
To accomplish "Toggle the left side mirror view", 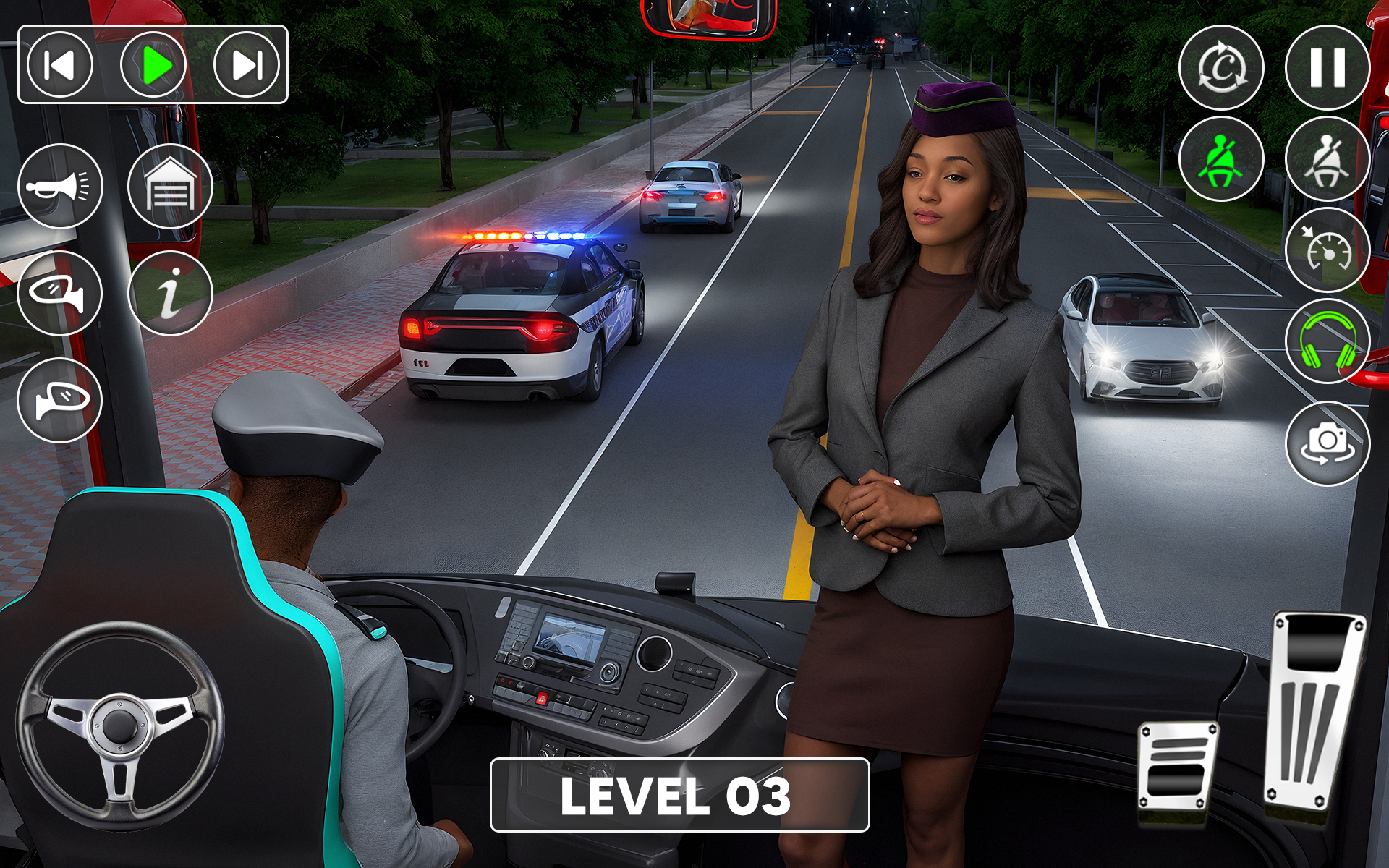I will click(x=60, y=293).
